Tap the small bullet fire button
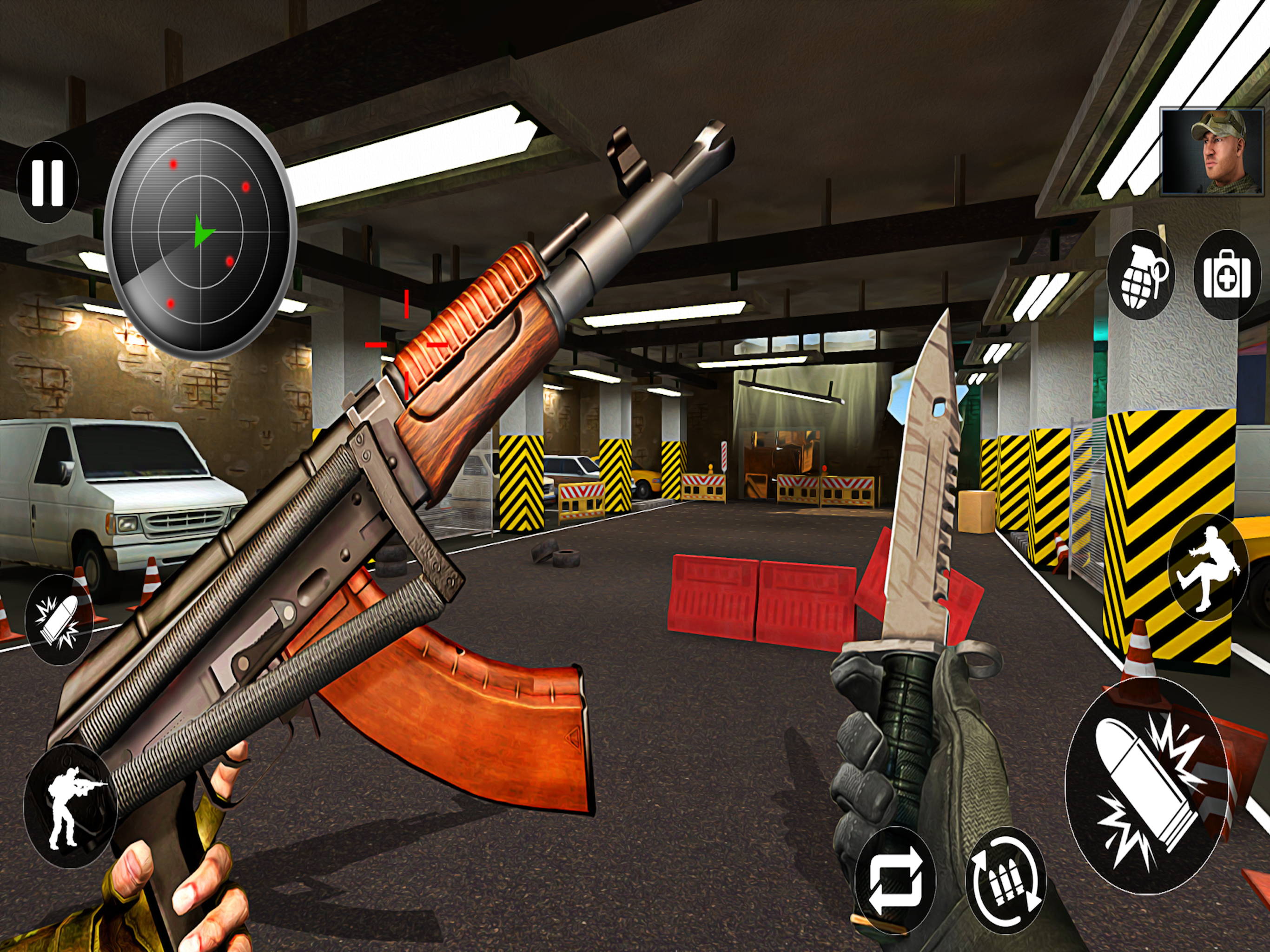1270x952 pixels. 59,620
